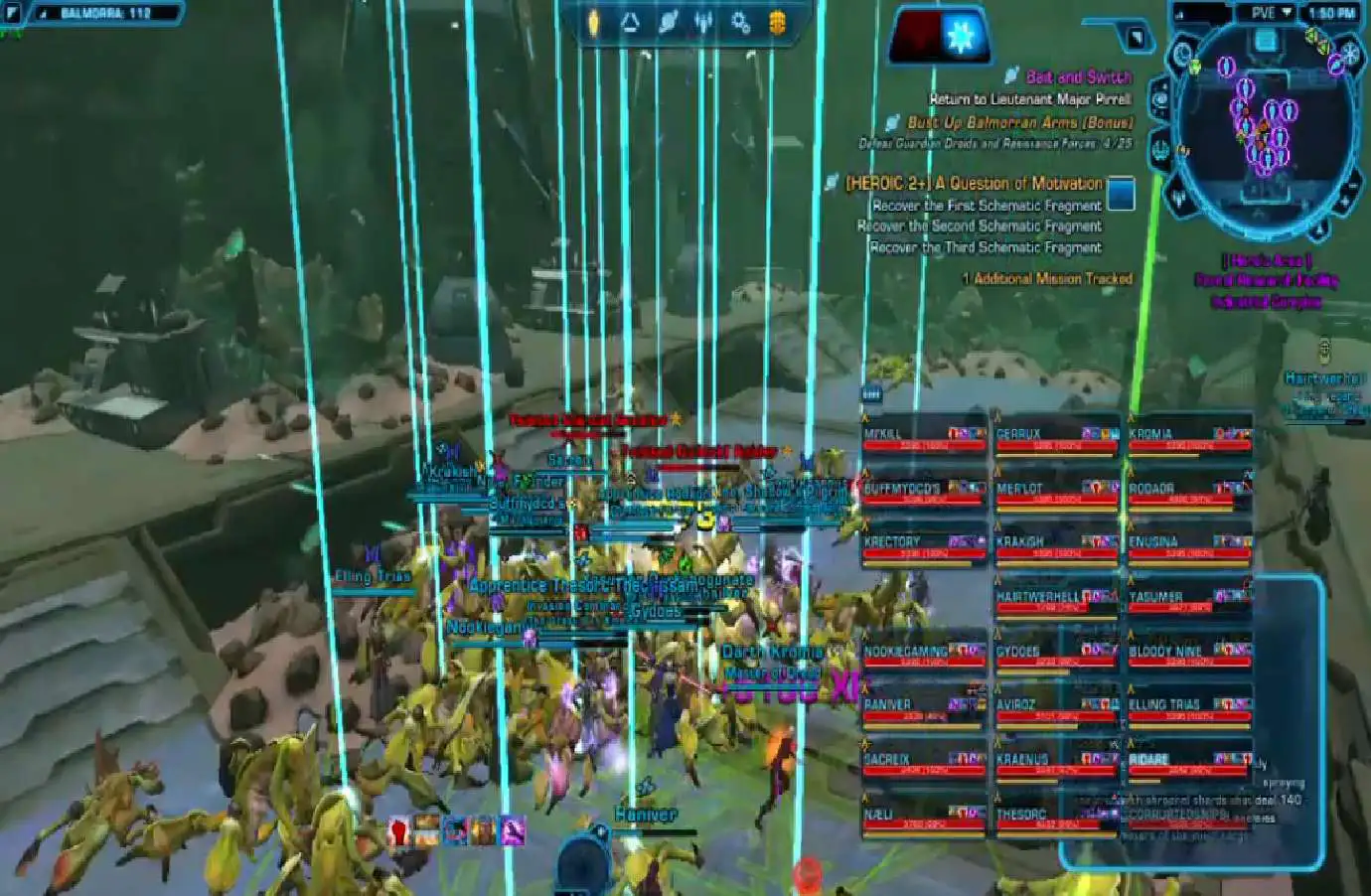Select MEKILL's raid frame
1371x896 pixels.
point(923,439)
